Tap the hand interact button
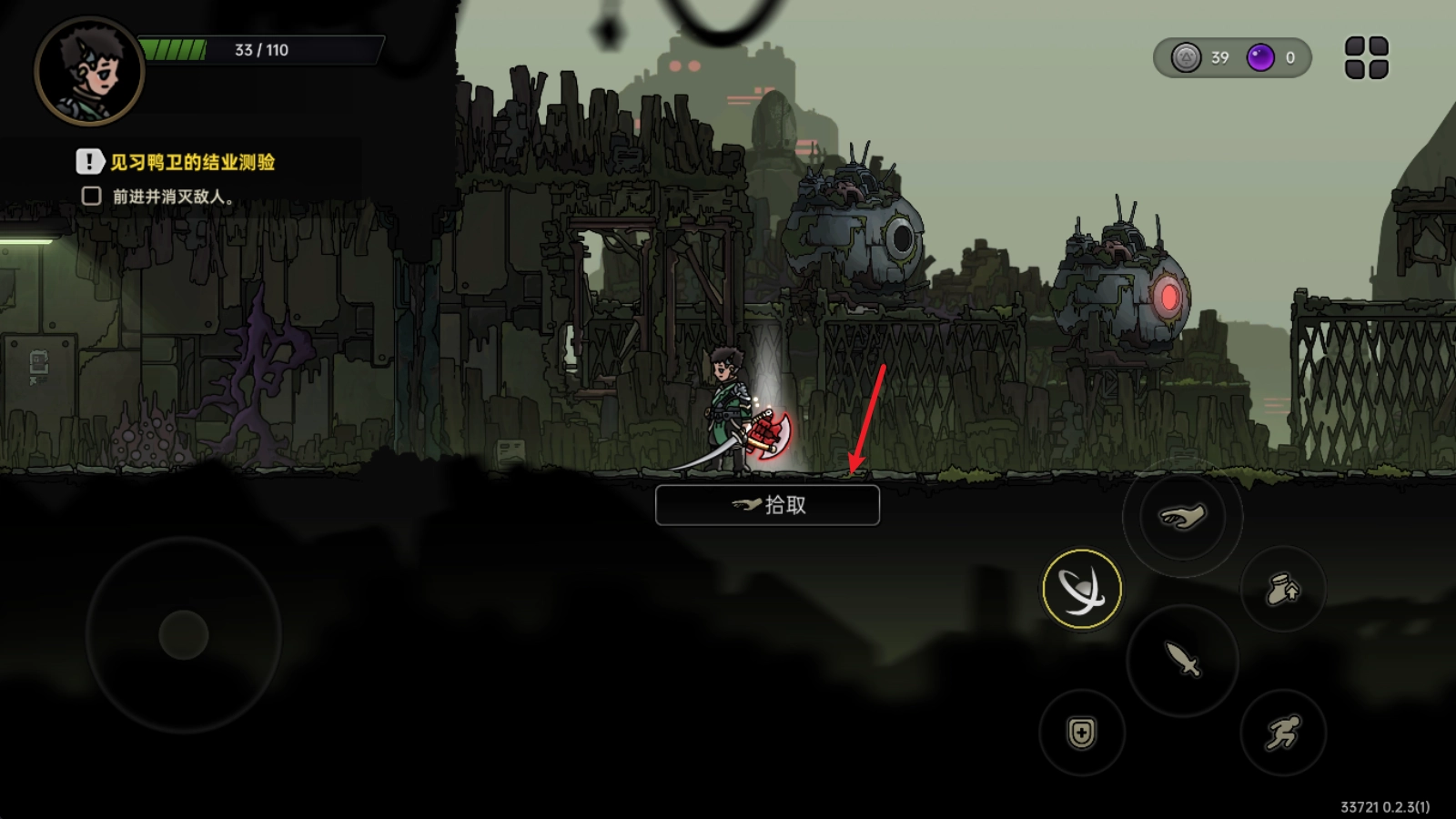This screenshot has width=1456, height=819. [x=1181, y=517]
